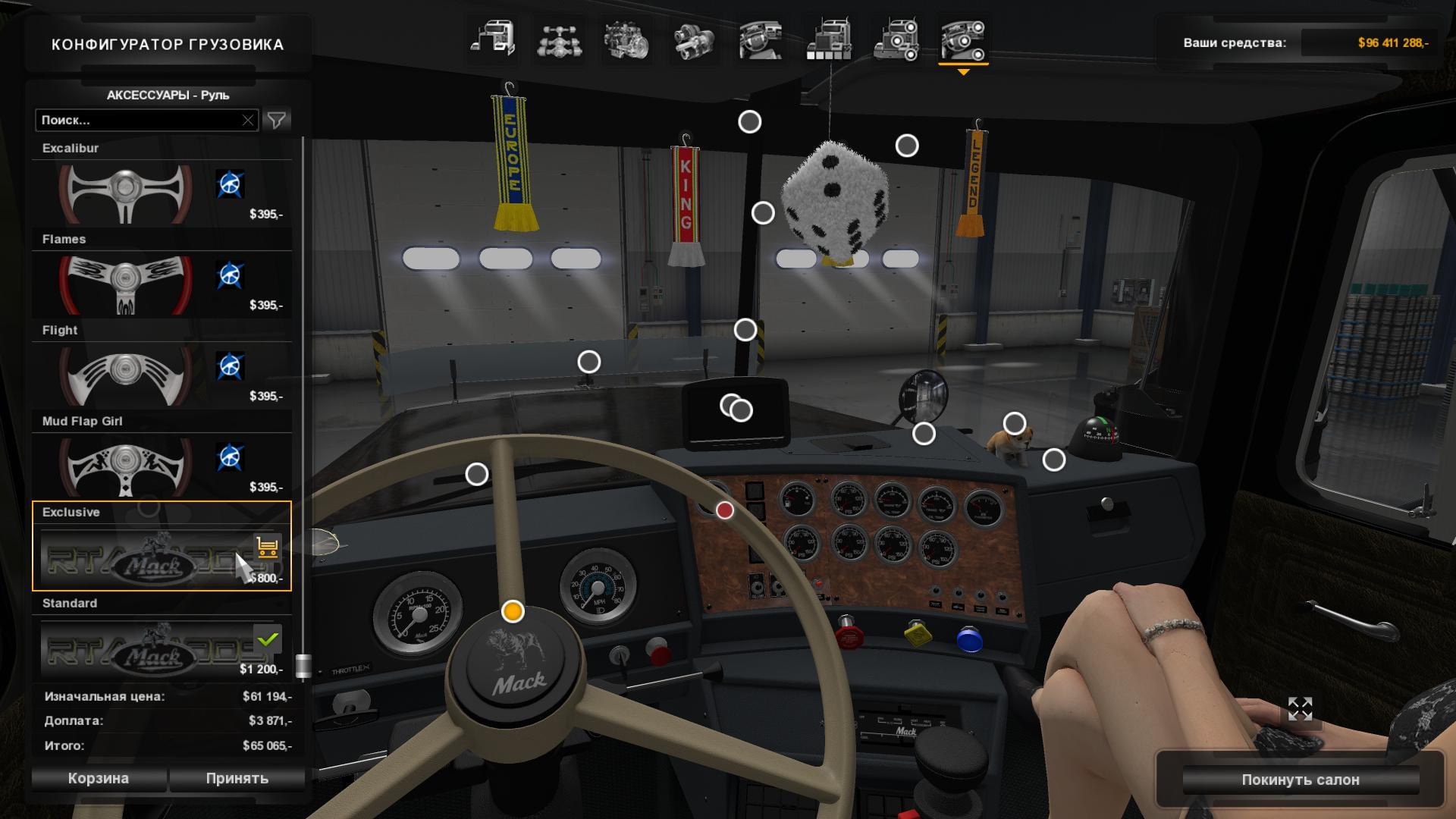Pick the Flight steering wheel
Screen dimensions: 1456x819
(x=126, y=375)
